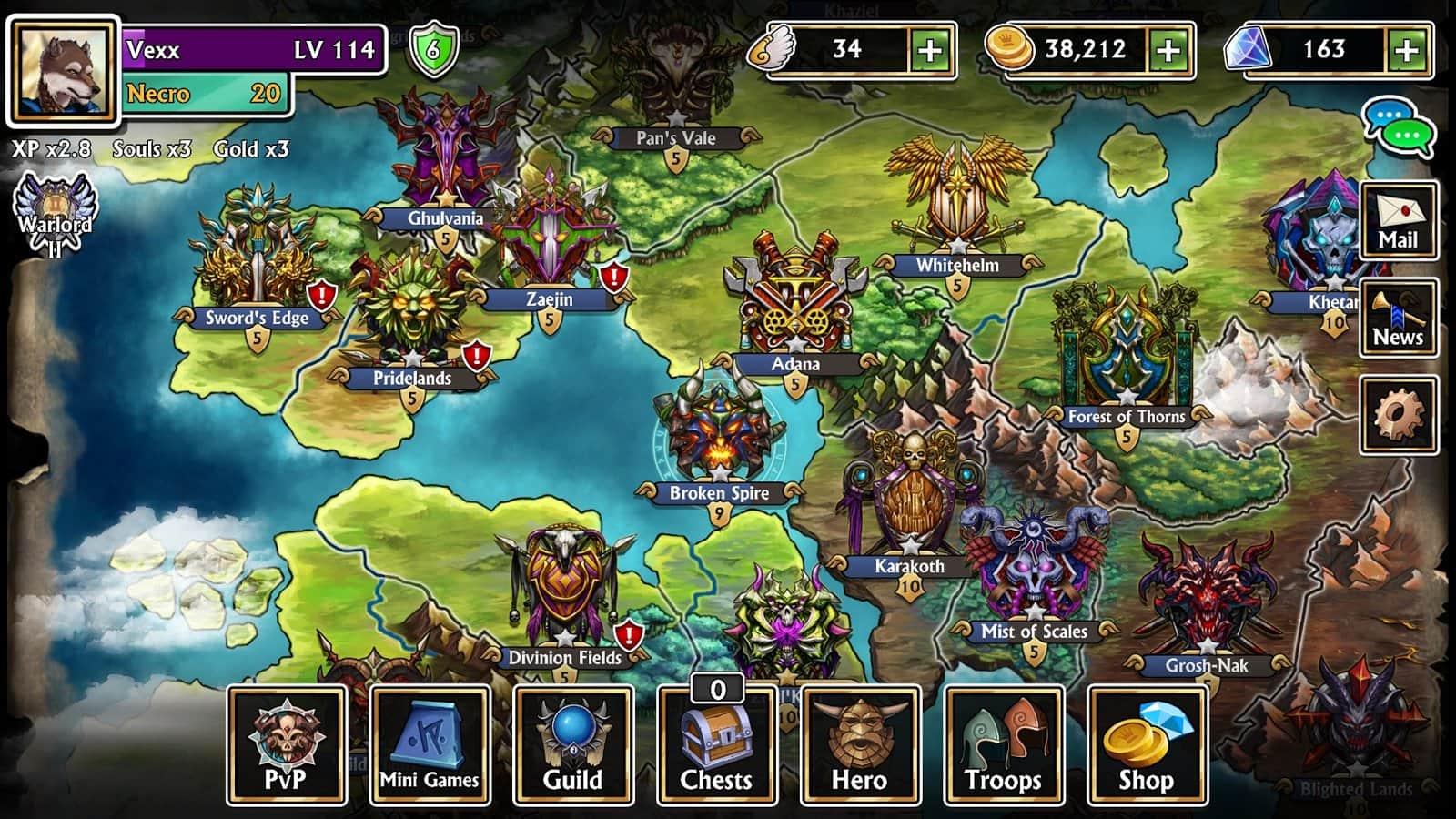Image resolution: width=1456 pixels, height=819 pixels.
Task: Open the Troops collection
Action: 1004,745
